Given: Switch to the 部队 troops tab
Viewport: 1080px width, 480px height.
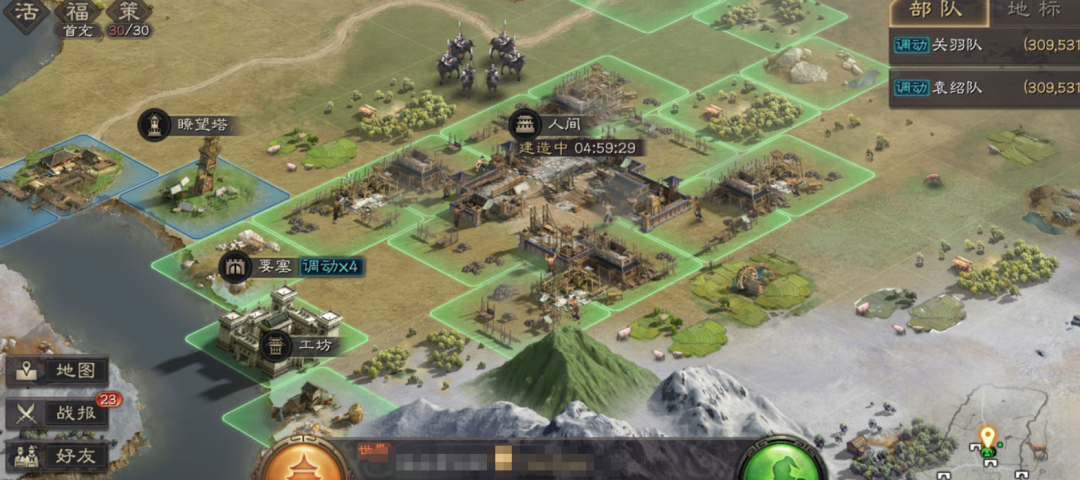Looking at the screenshot, I should 934,12.
